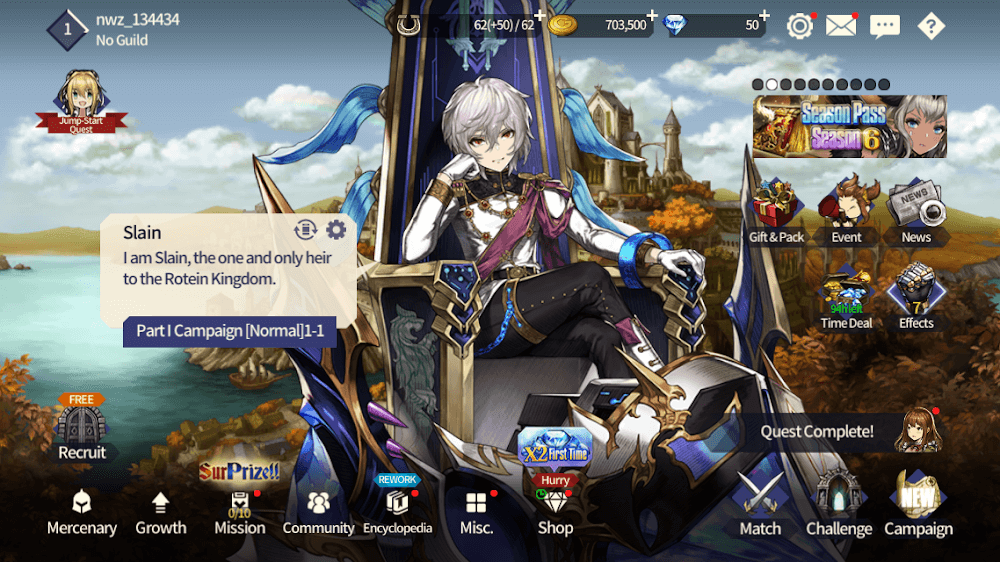Image resolution: width=1000 pixels, height=562 pixels.
Task: Open the Encyclopedia
Action: pyautogui.click(x=397, y=512)
